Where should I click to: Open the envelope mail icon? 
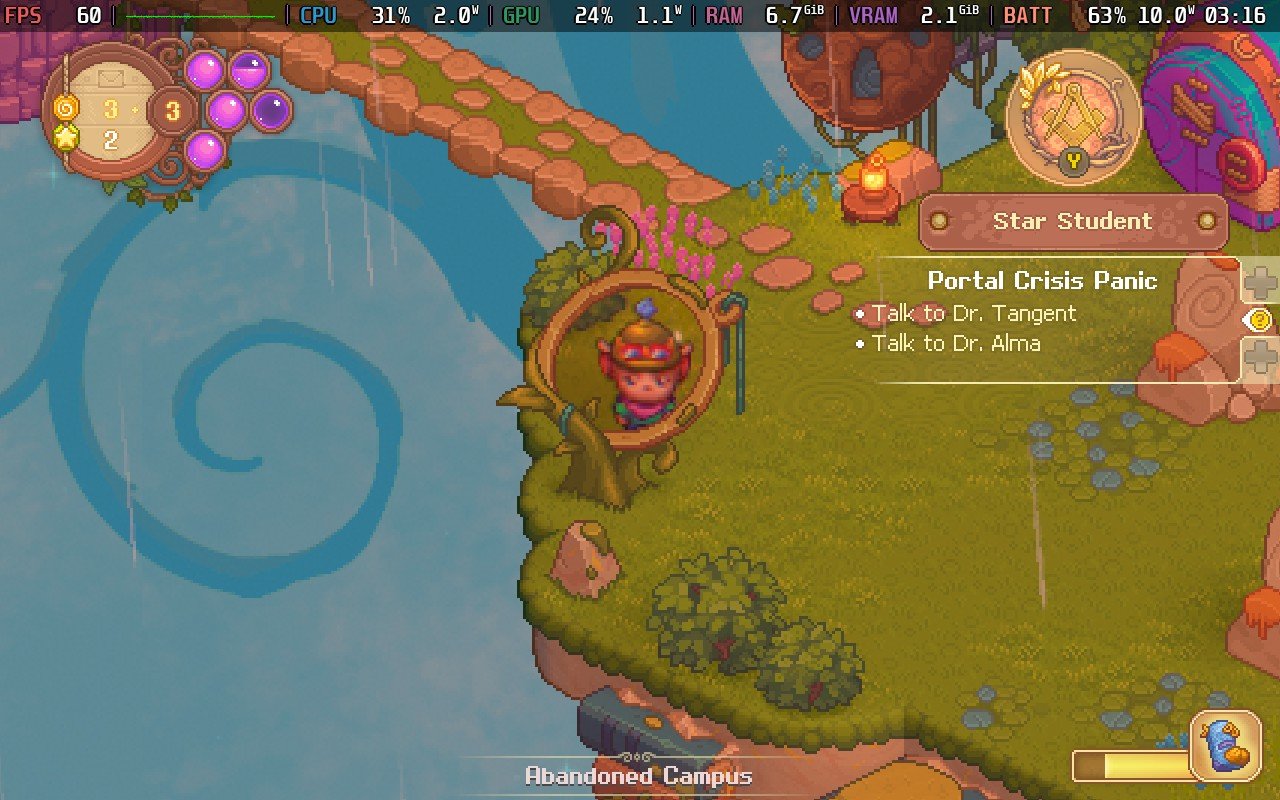point(111,78)
